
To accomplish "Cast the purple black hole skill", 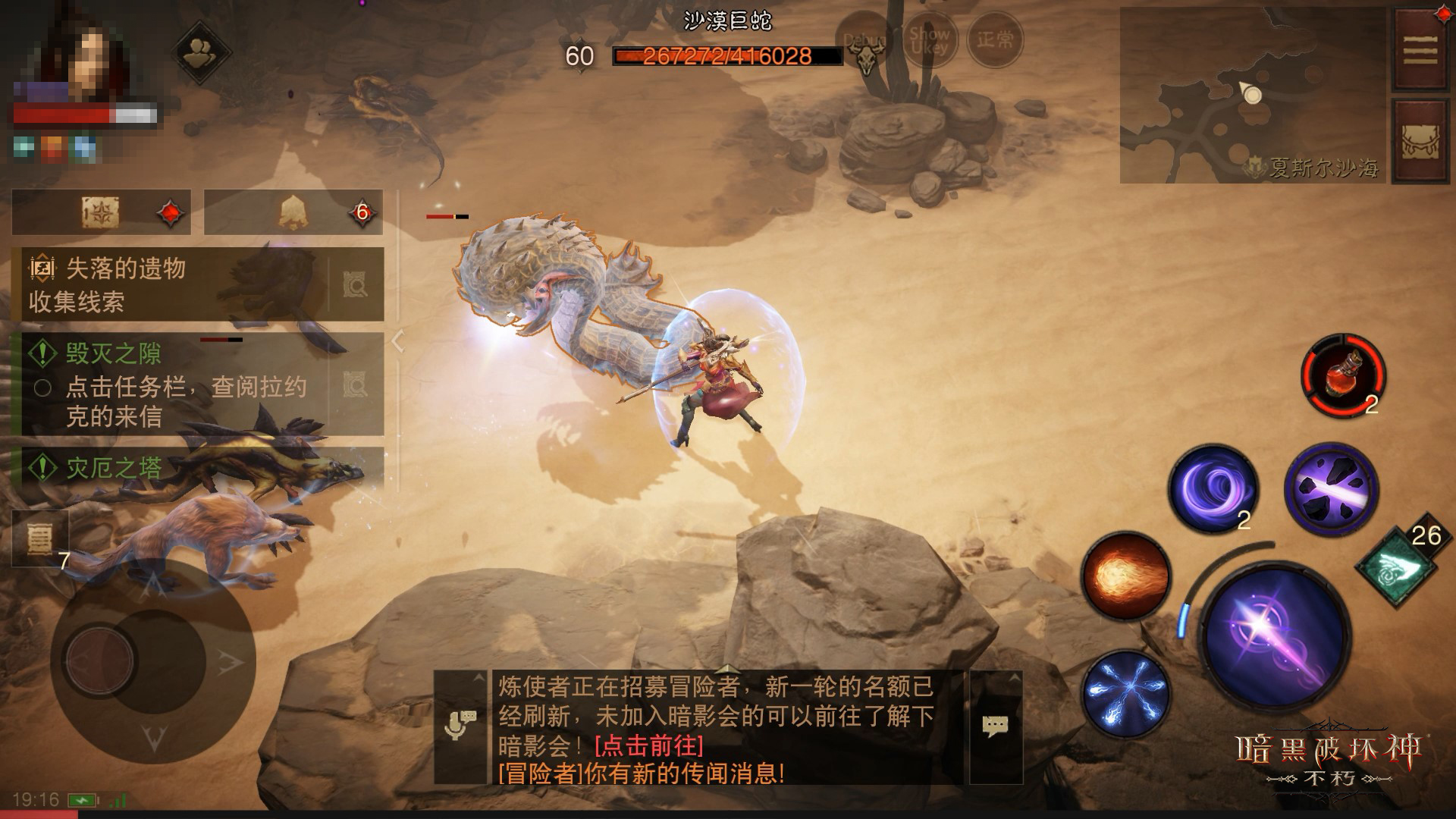I will [1213, 487].
